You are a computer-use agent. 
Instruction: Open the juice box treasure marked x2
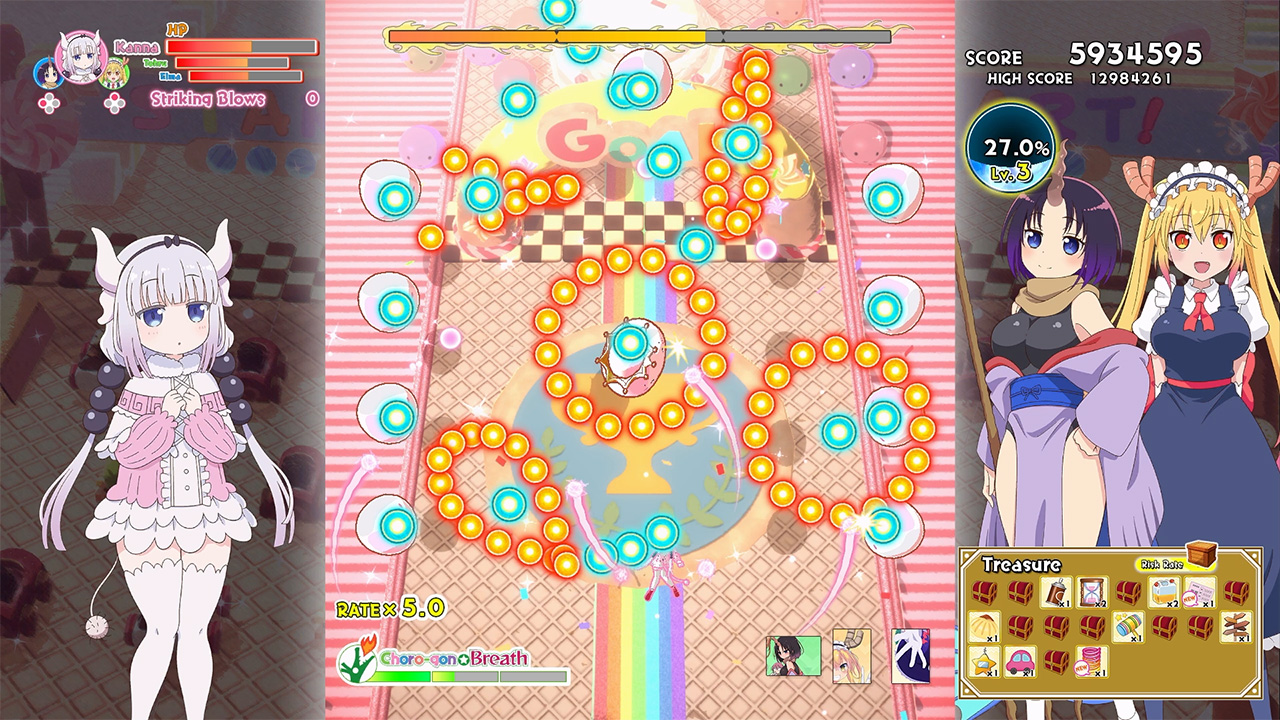coord(1165,592)
